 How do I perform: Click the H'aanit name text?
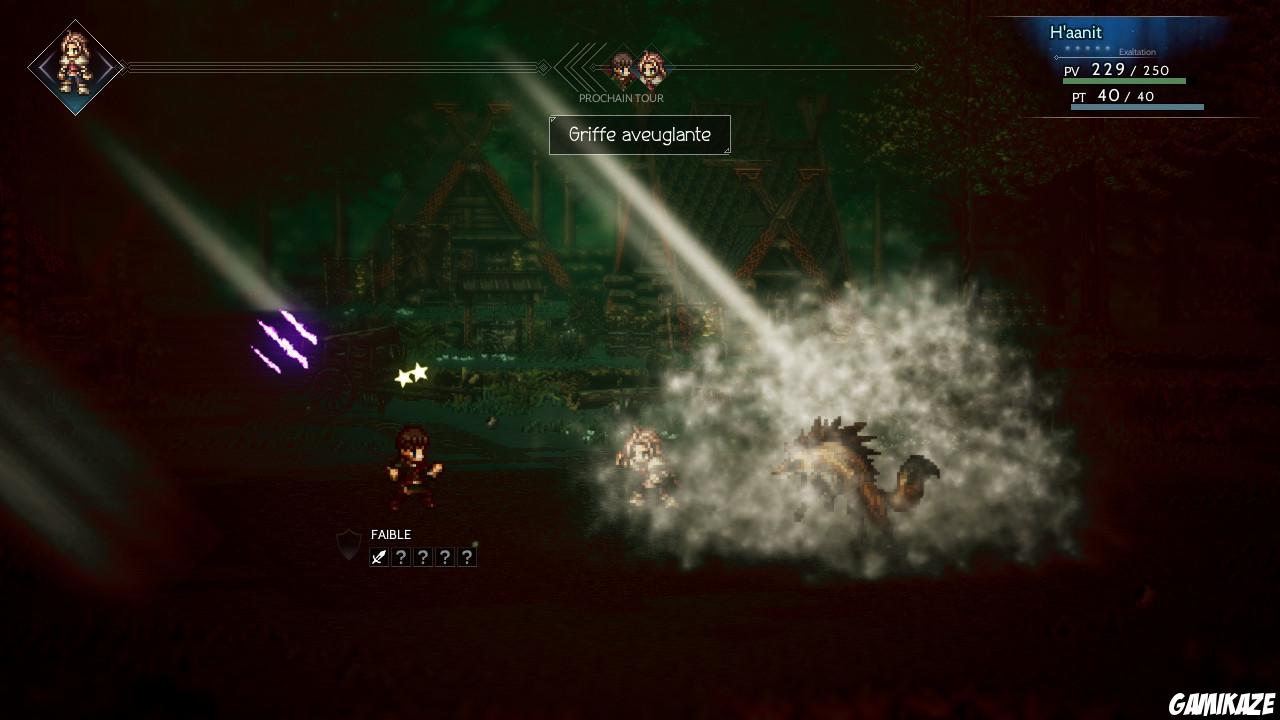tap(1076, 33)
